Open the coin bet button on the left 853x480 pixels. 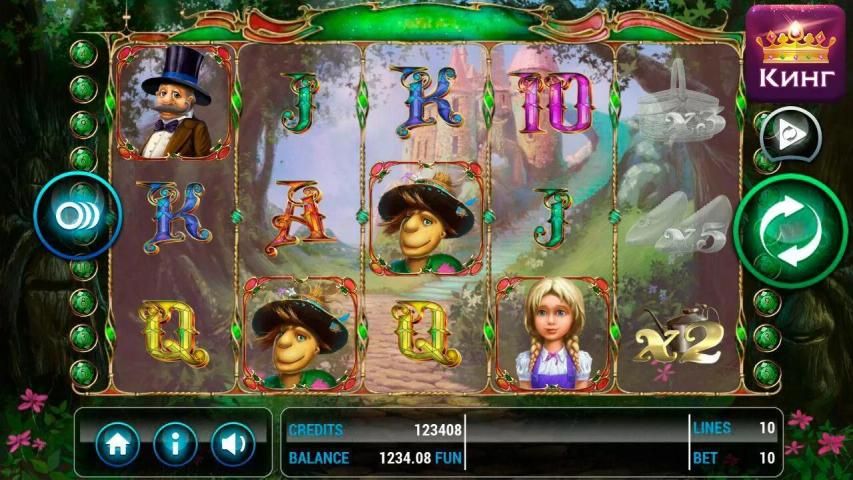point(77,216)
